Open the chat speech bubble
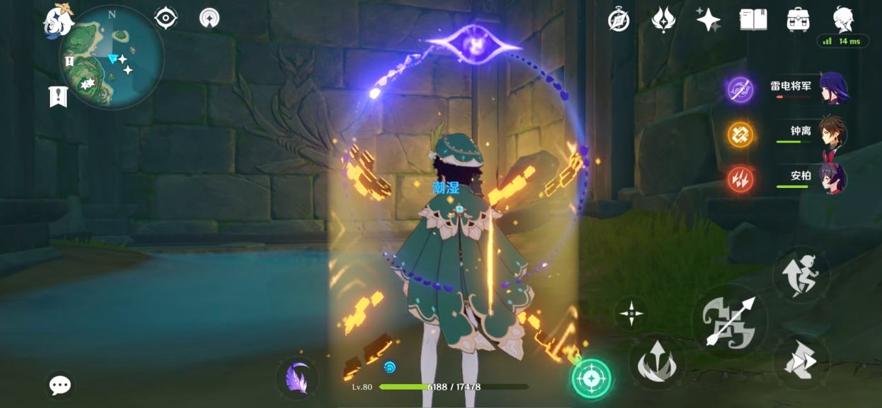This screenshot has height=408, width=882. (61, 385)
